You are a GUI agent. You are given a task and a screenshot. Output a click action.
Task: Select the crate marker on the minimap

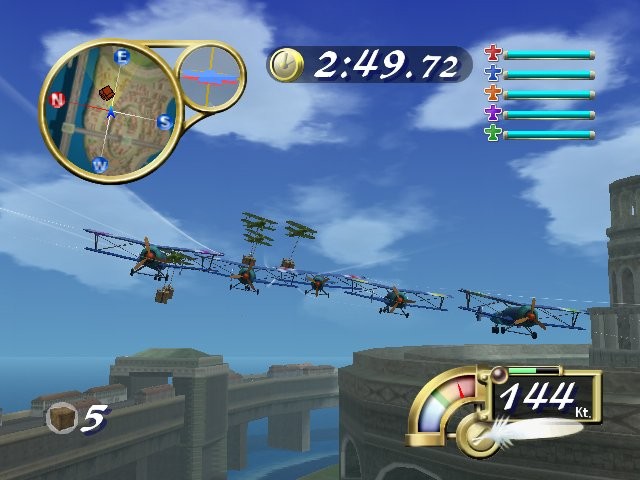pos(107,93)
